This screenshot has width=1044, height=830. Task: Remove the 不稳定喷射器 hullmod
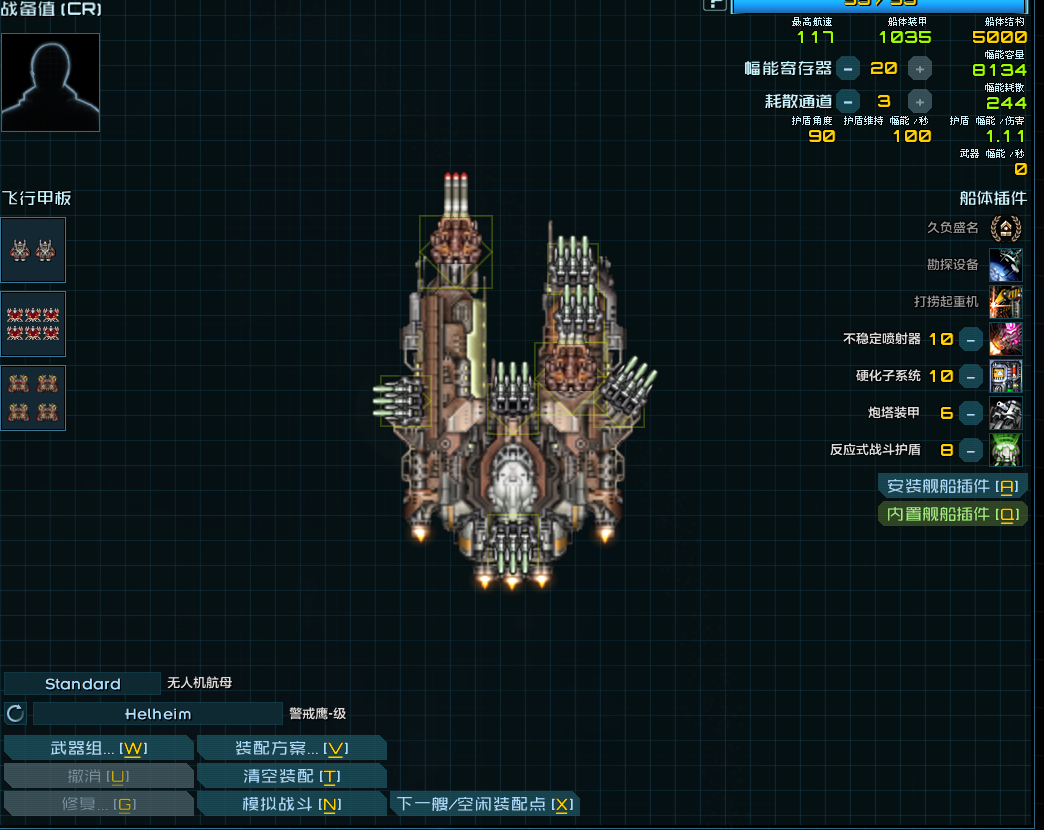coord(970,339)
